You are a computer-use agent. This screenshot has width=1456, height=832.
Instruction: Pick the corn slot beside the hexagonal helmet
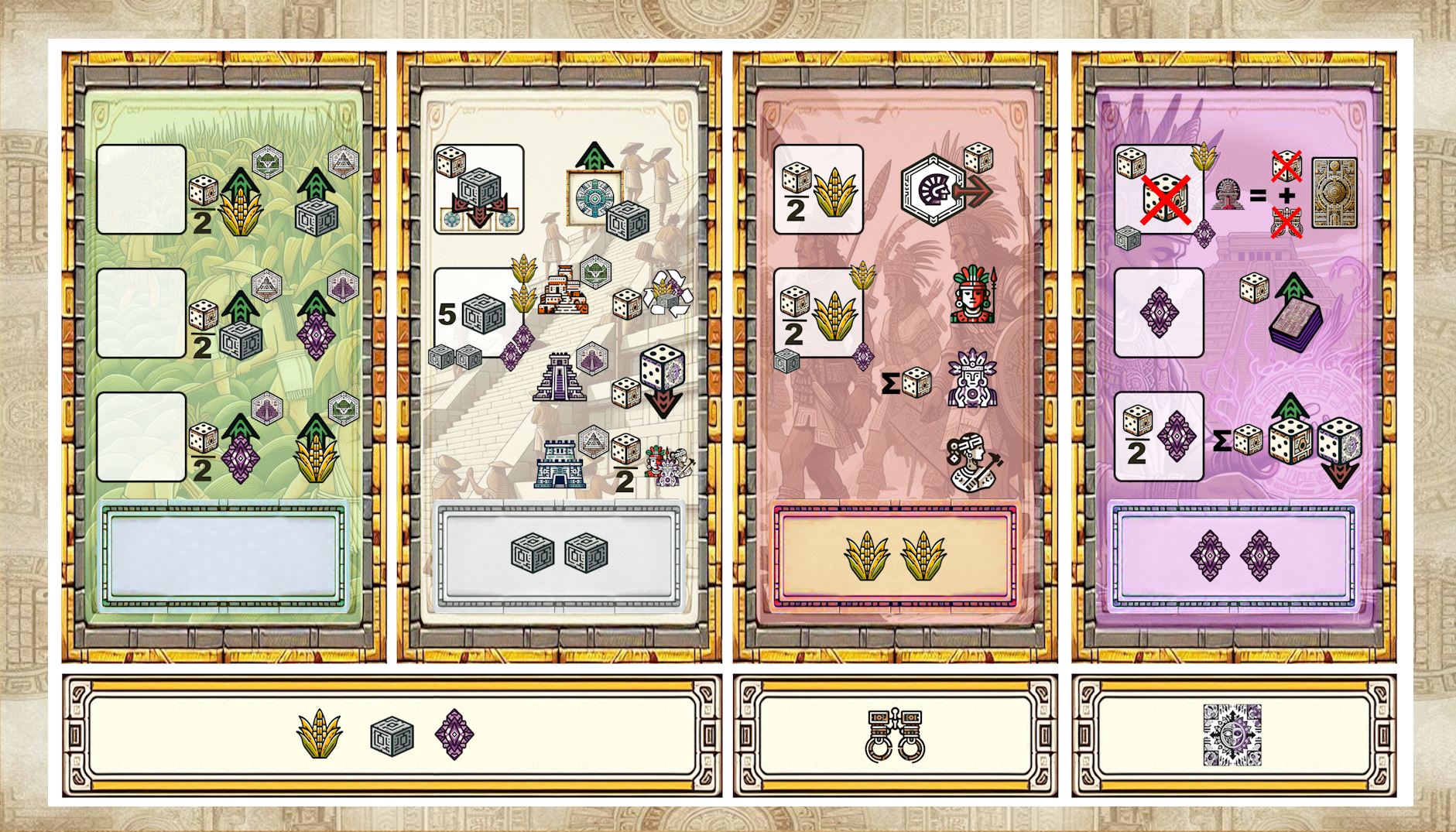click(x=818, y=190)
